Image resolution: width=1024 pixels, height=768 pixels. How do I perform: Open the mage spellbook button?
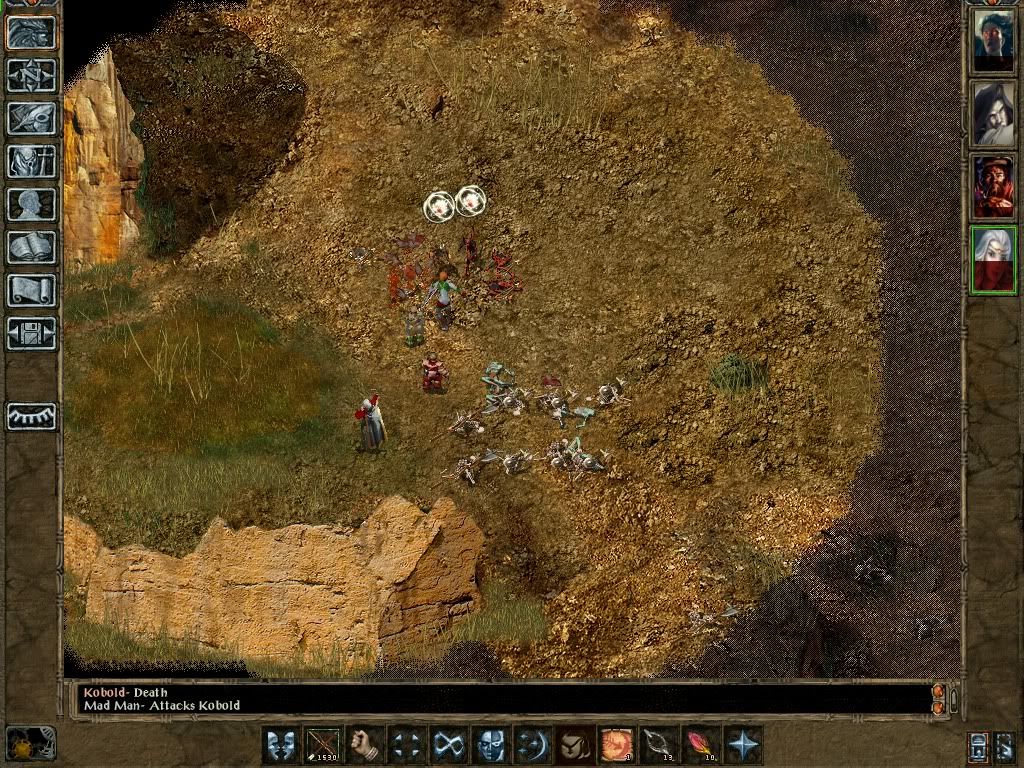point(31,247)
